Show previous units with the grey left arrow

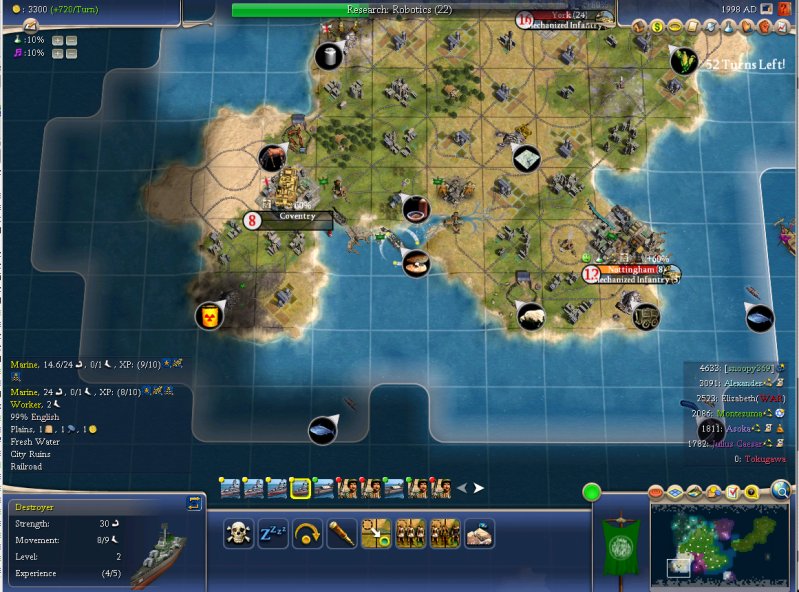[461, 488]
